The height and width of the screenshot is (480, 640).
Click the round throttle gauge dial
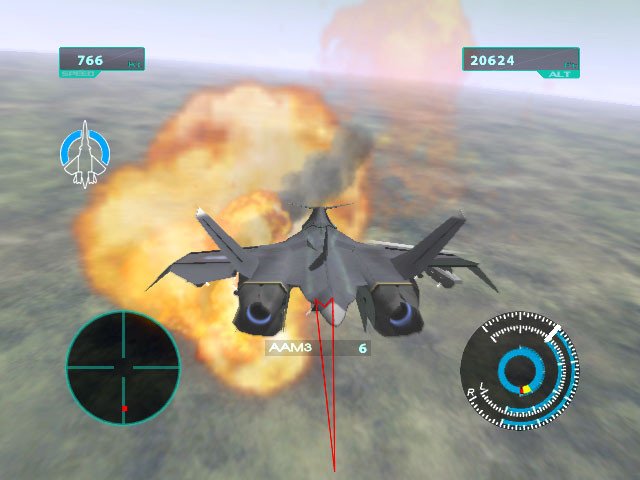(x=519, y=371)
